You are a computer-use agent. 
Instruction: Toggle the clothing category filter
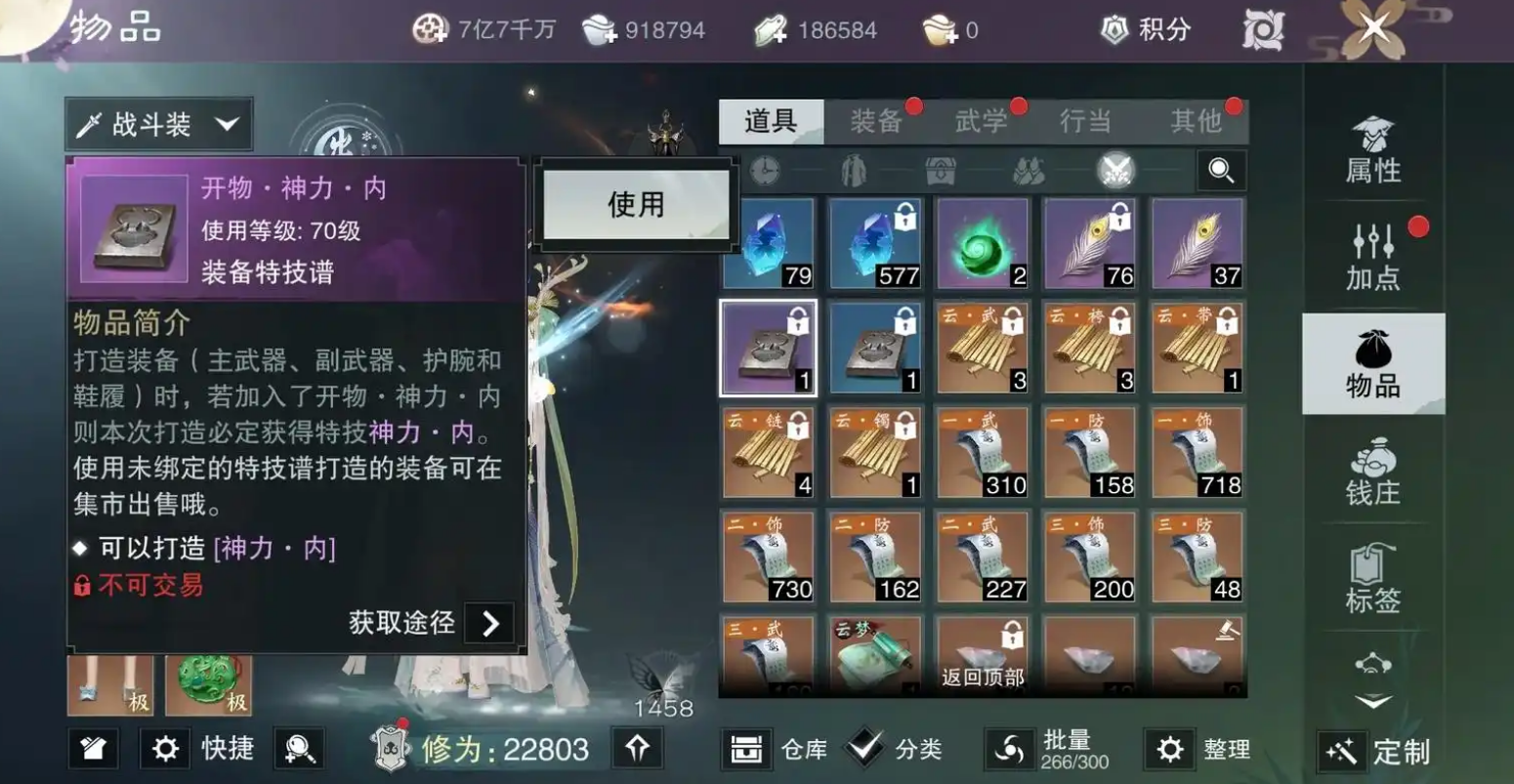coord(854,170)
